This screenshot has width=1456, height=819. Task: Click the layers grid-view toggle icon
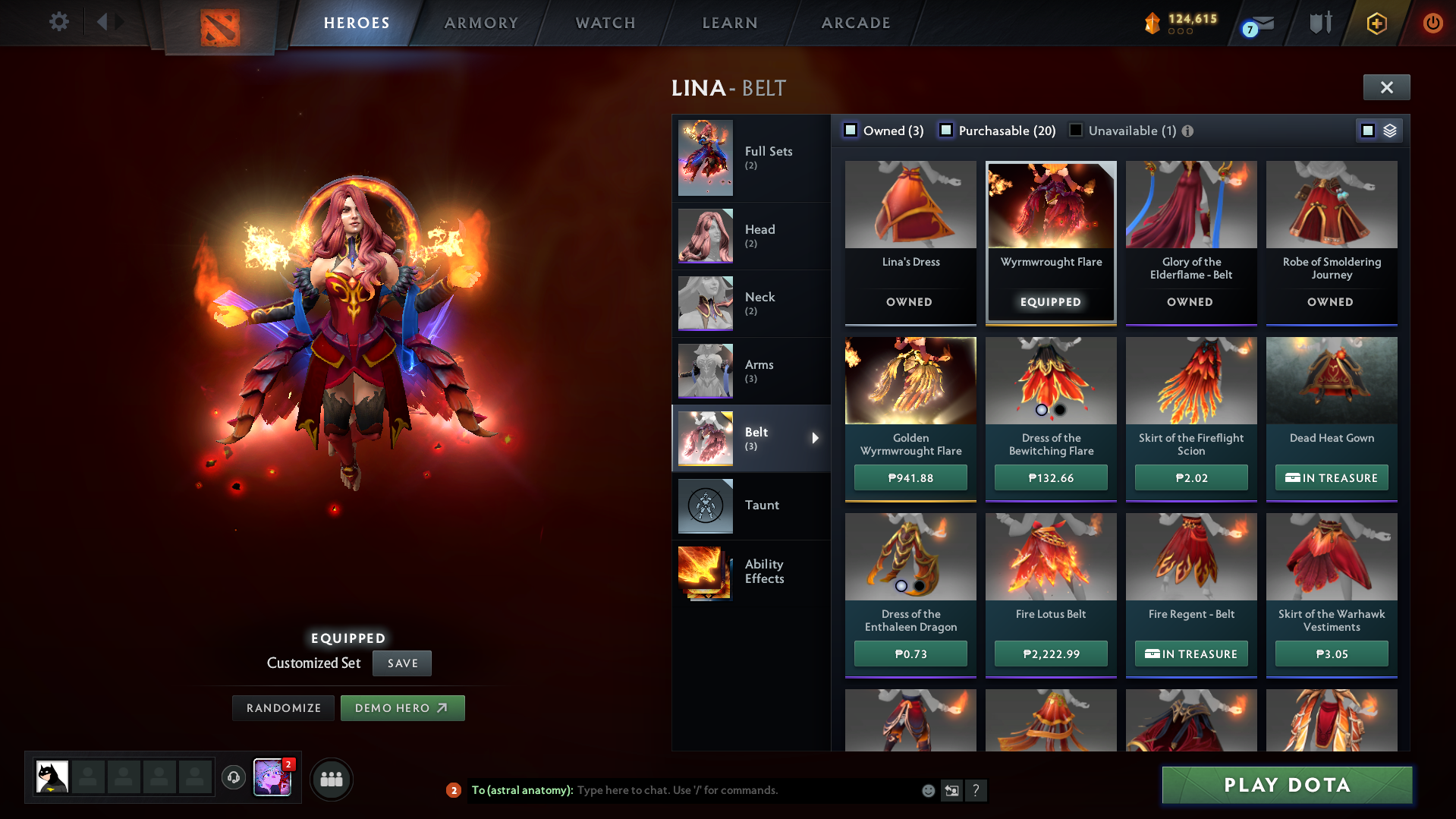(x=1388, y=130)
